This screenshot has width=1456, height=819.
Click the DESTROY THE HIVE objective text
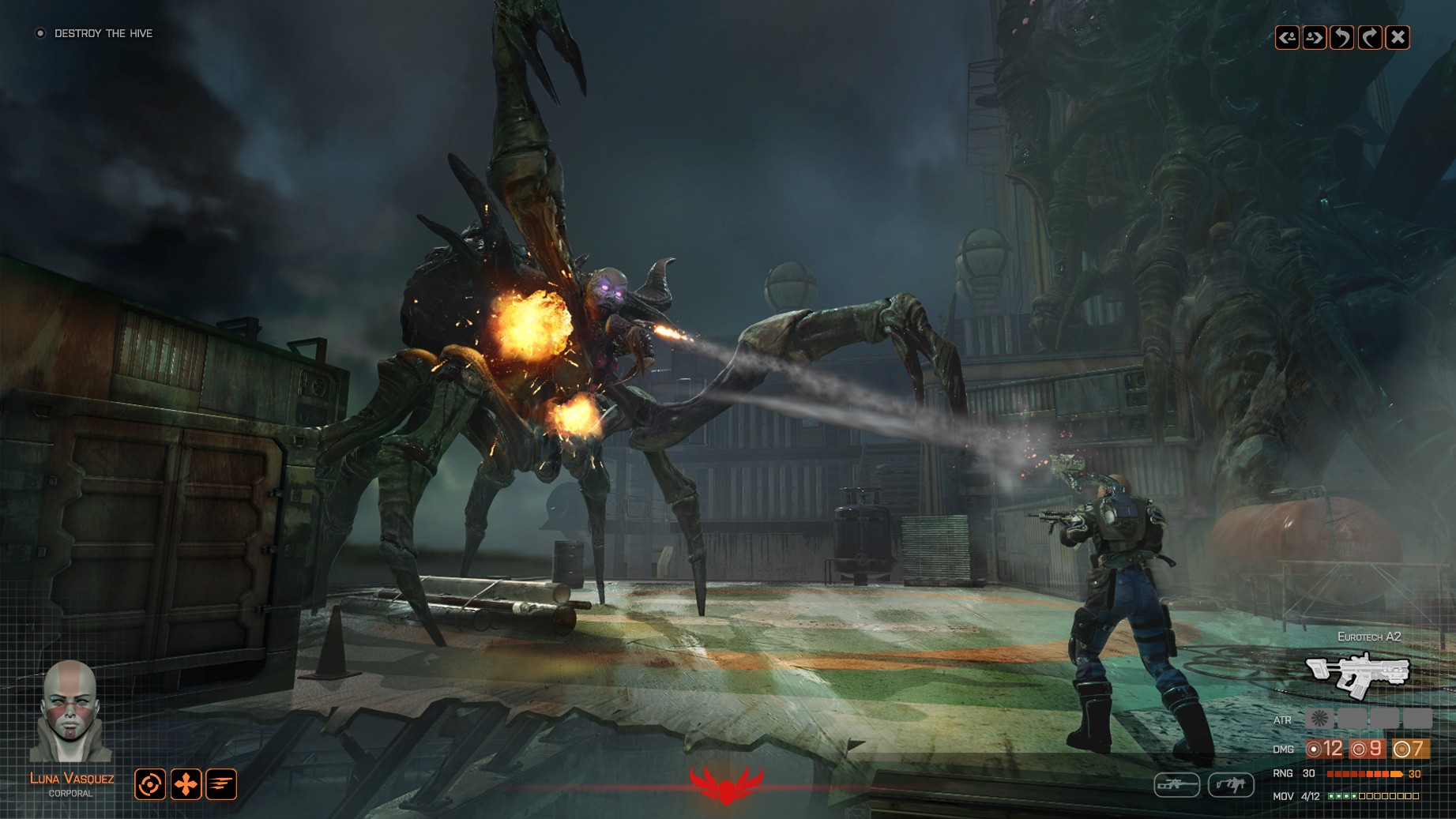coord(103,34)
